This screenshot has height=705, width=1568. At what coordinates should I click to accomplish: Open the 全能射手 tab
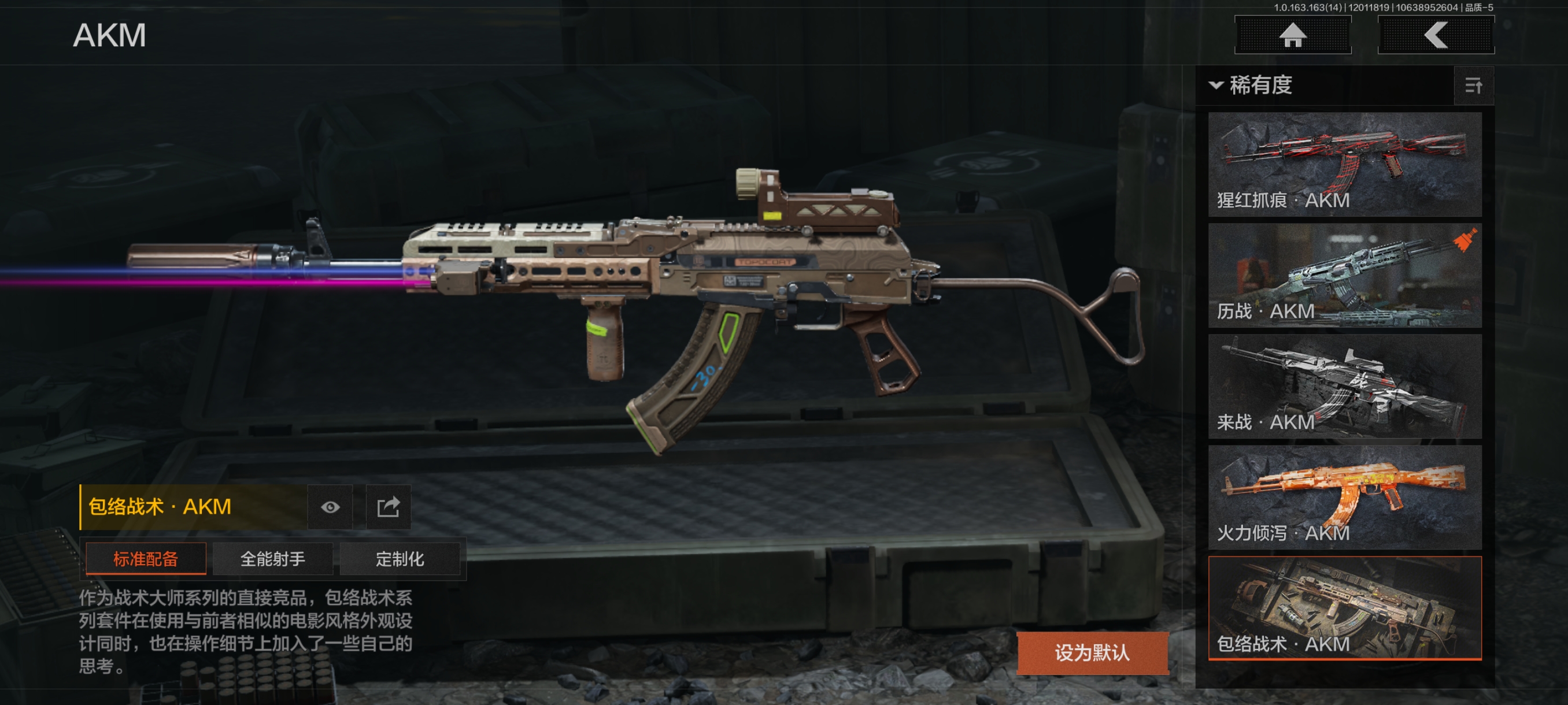click(x=272, y=558)
